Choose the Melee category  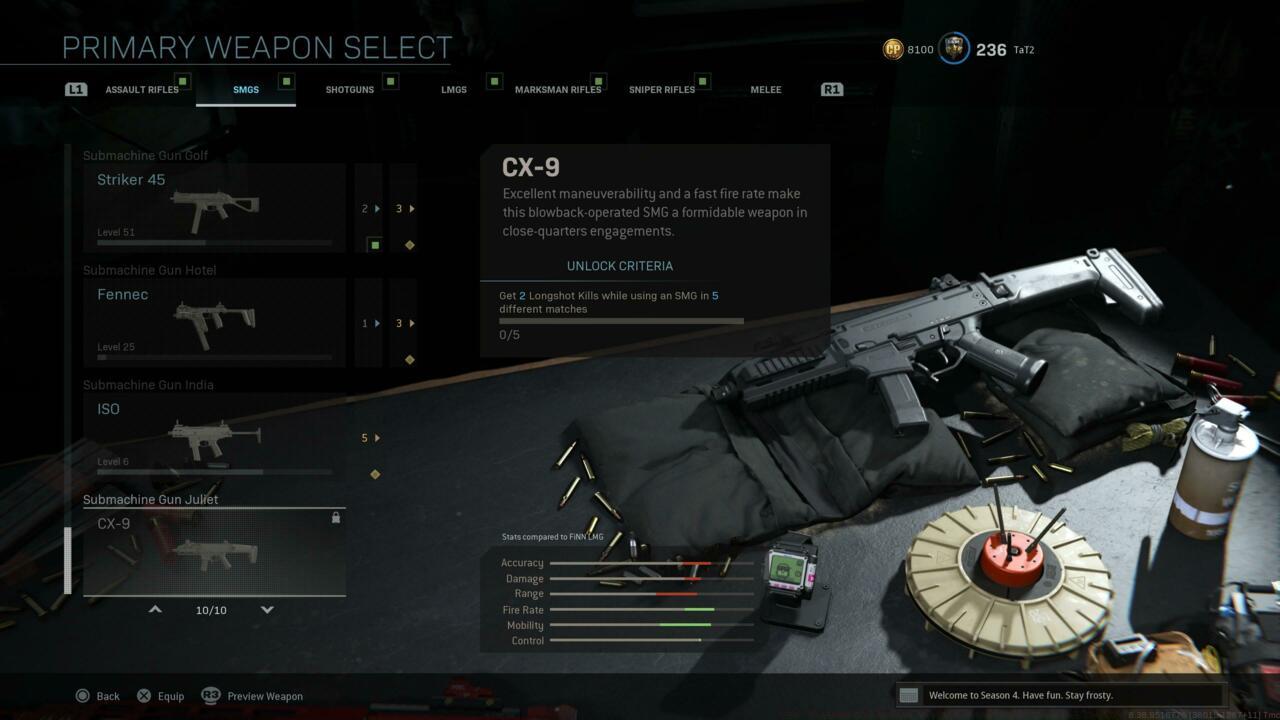point(766,90)
